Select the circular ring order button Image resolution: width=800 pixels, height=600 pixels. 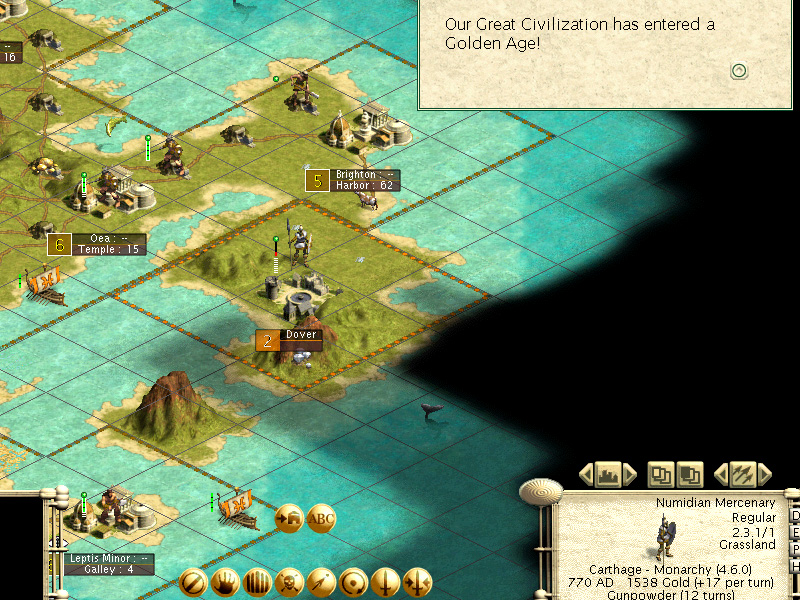coord(353,583)
